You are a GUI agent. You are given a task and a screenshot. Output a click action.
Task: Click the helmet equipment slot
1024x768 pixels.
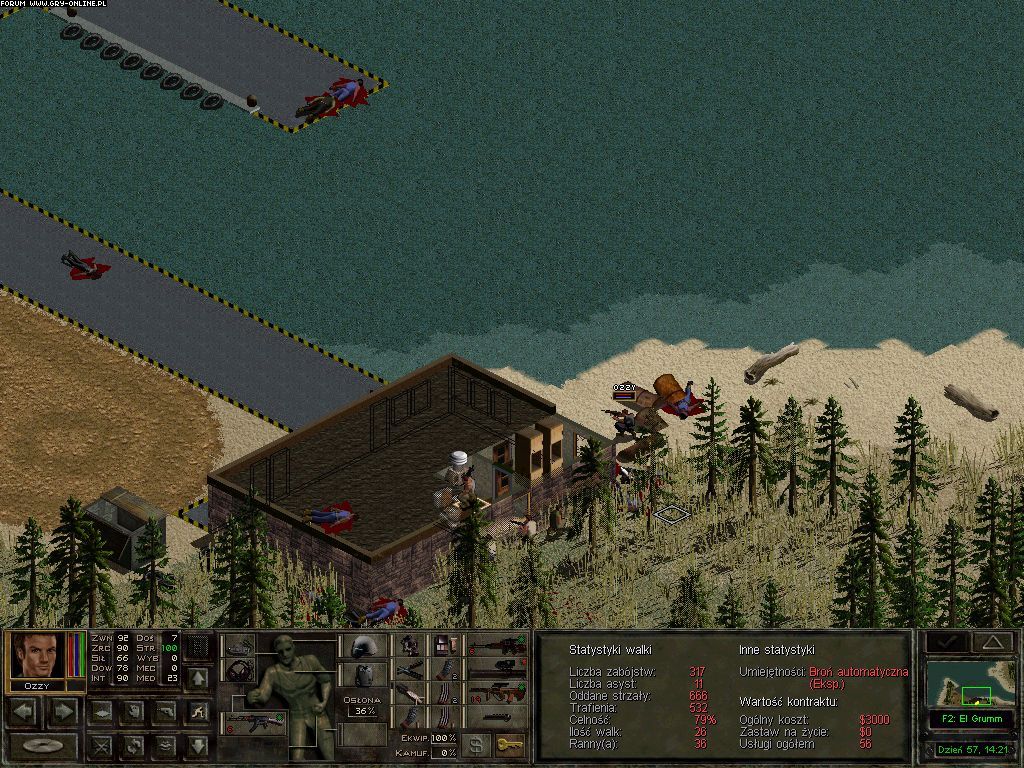(364, 646)
